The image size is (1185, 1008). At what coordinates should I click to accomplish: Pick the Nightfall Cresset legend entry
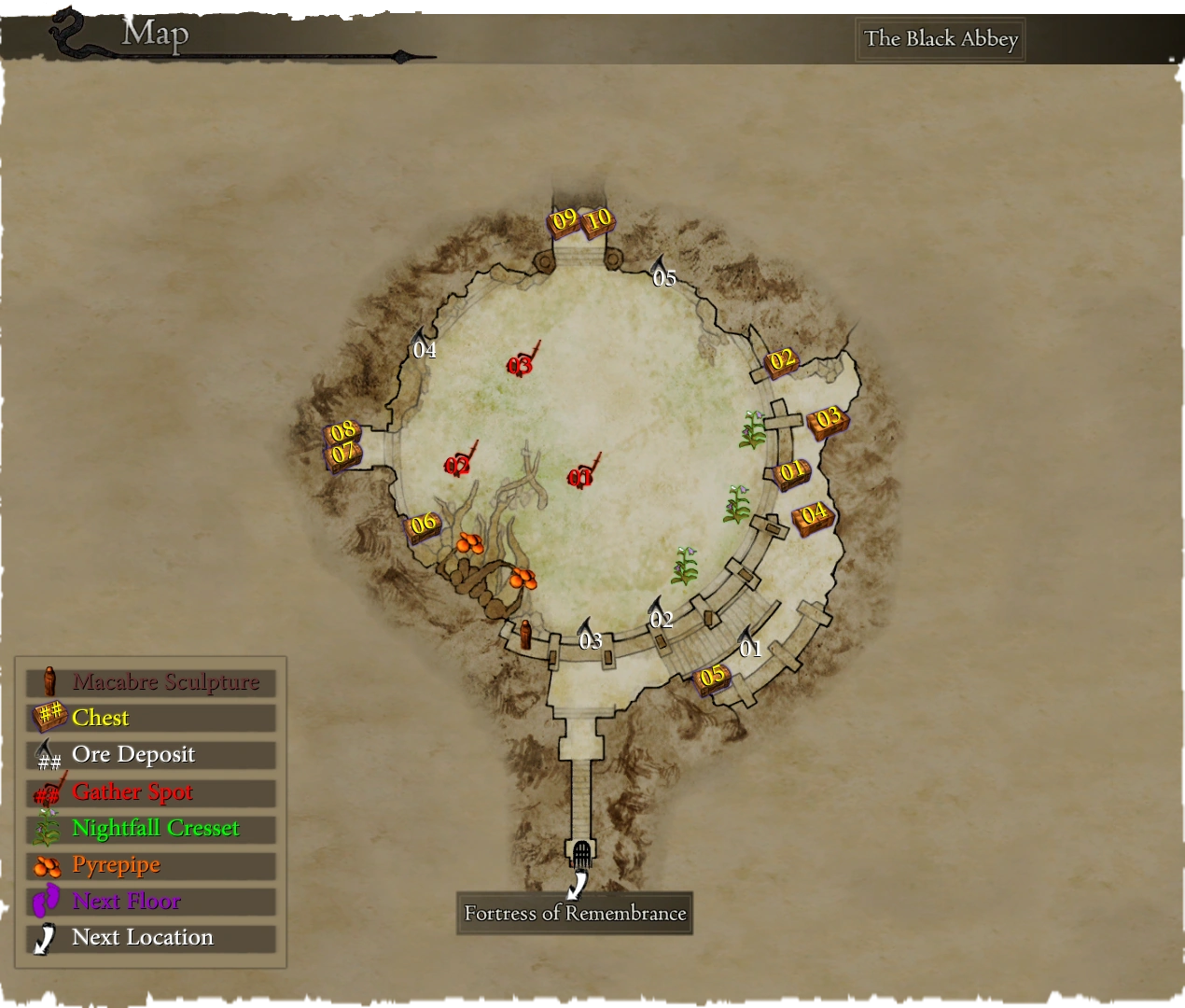(x=150, y=829)
